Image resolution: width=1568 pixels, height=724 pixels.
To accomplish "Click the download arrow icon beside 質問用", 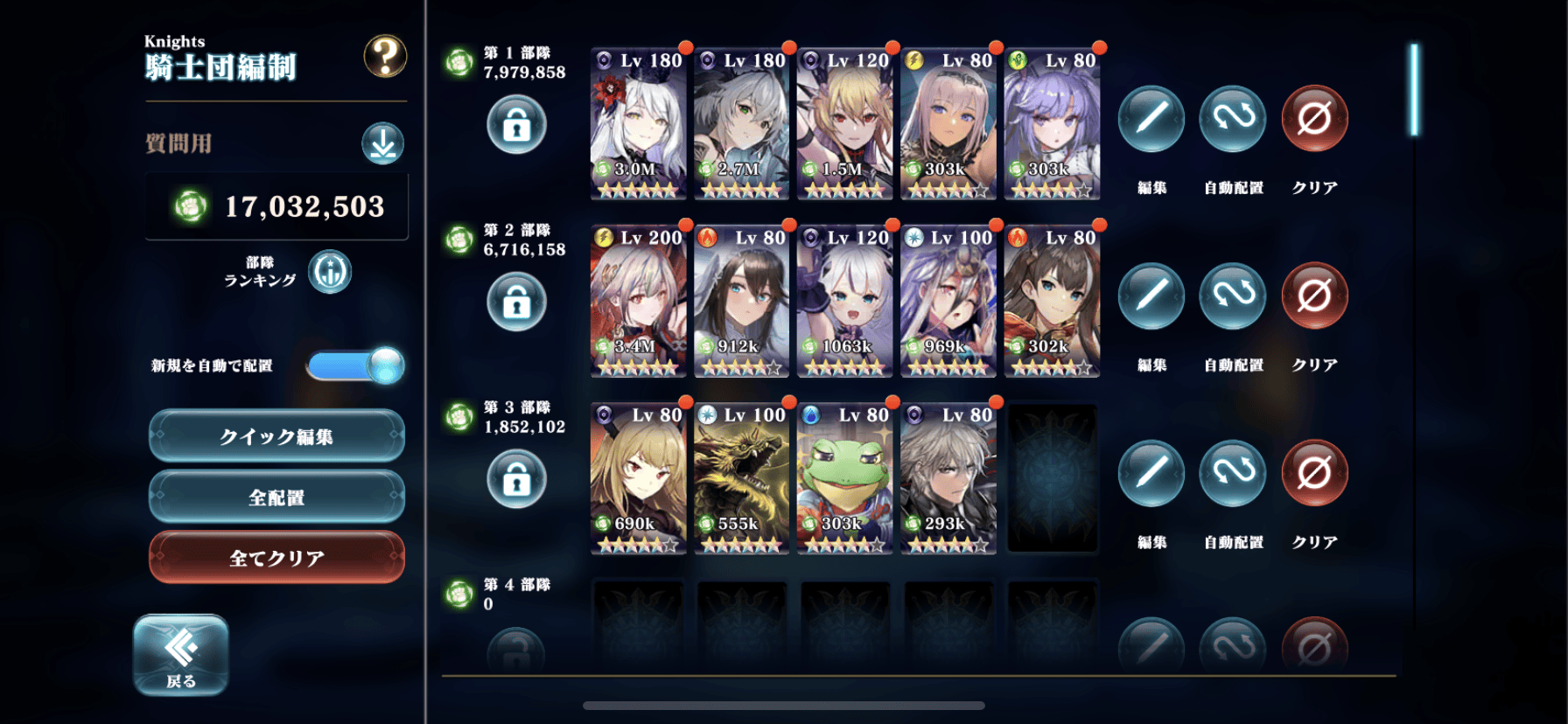I will click(382, 143).
